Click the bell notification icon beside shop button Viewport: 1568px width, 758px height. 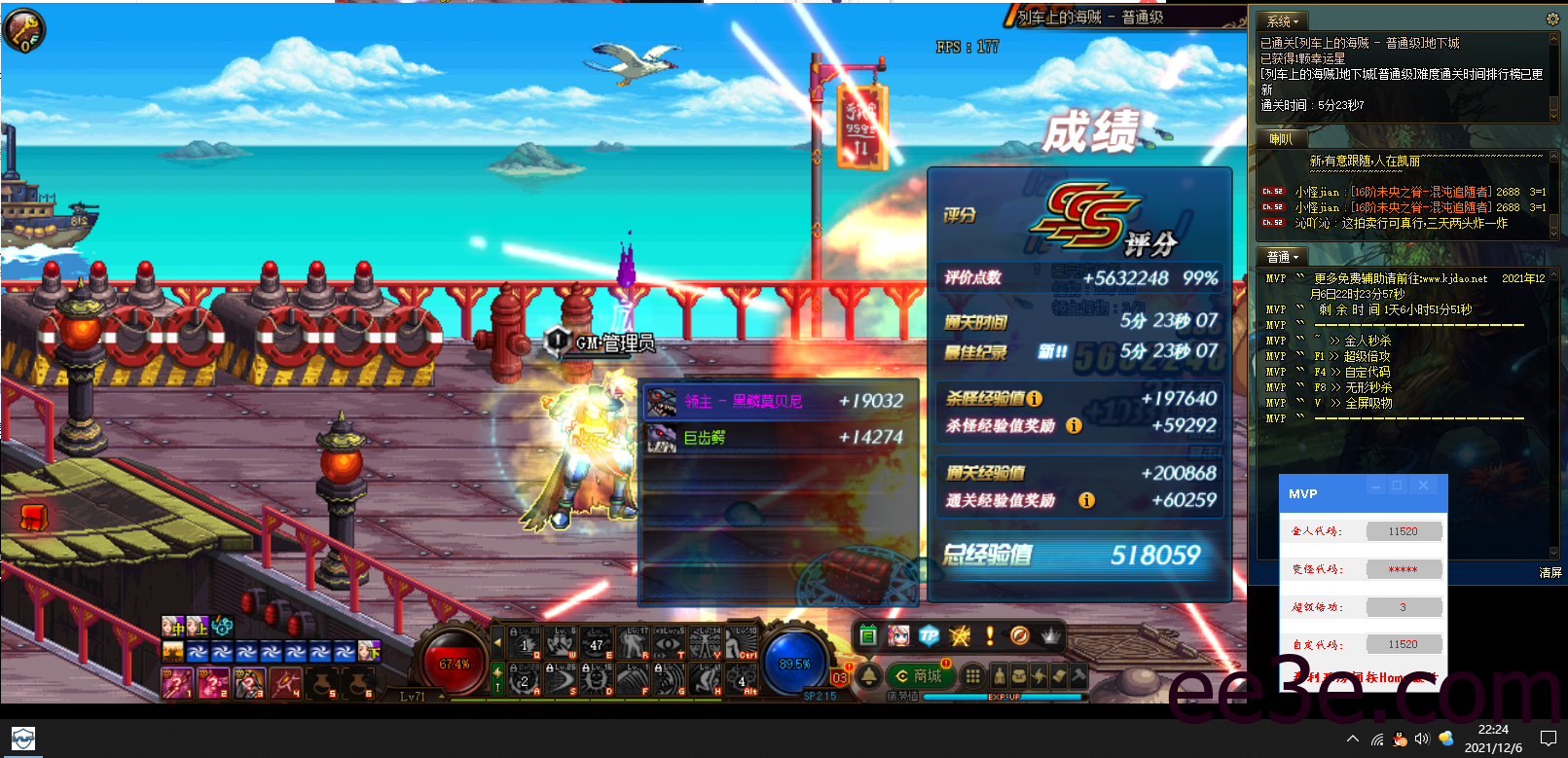point(869,676)
